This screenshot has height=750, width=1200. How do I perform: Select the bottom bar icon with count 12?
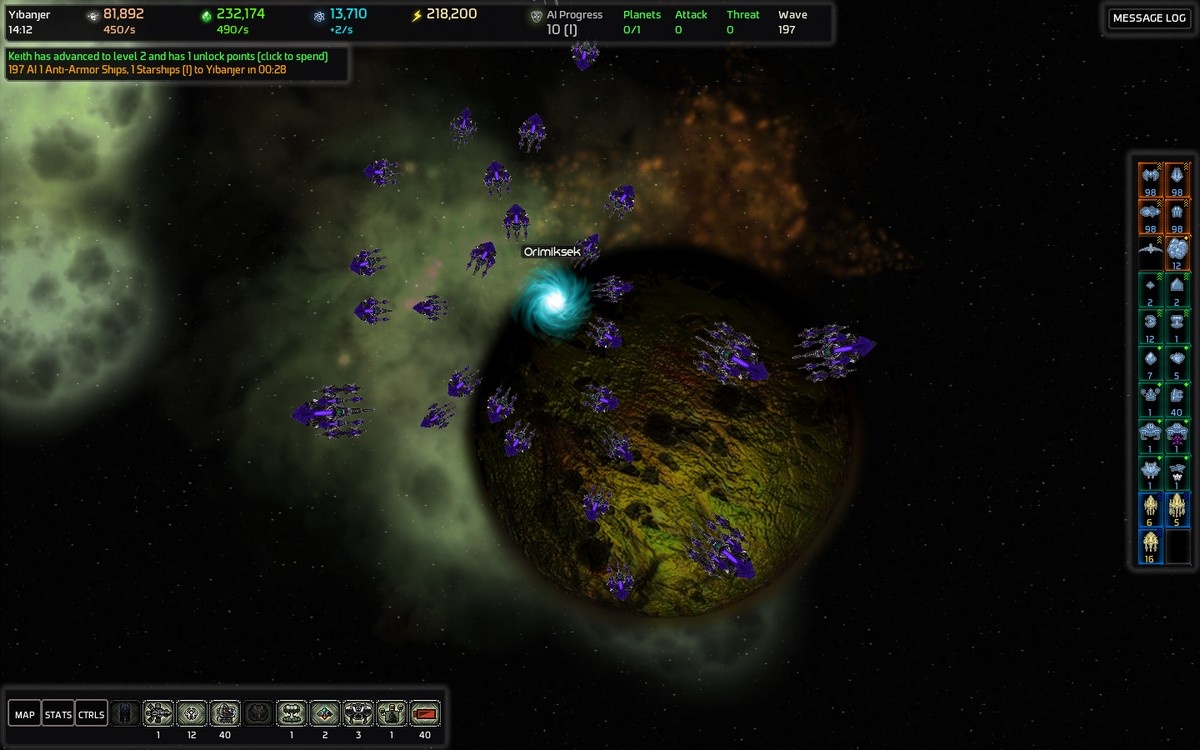pyautogui.click(x=191, y=713)
